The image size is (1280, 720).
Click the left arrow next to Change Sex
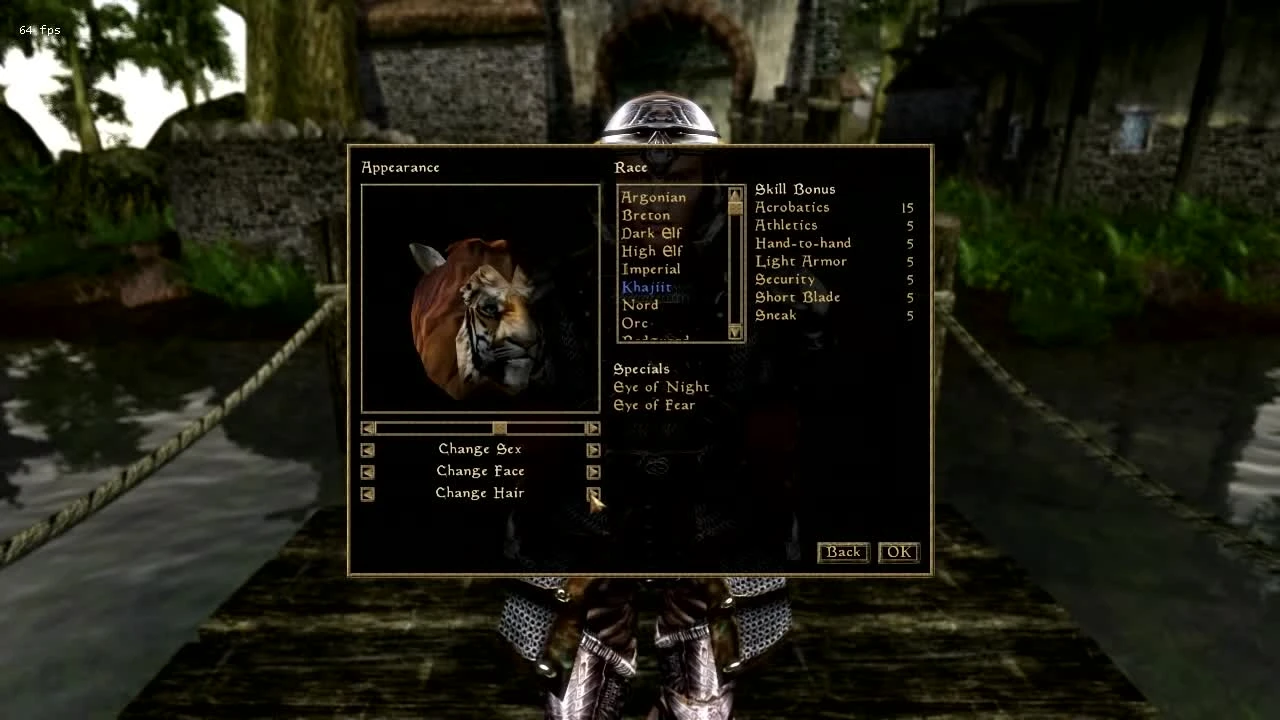pyautogui.click(x=367, y=449)
